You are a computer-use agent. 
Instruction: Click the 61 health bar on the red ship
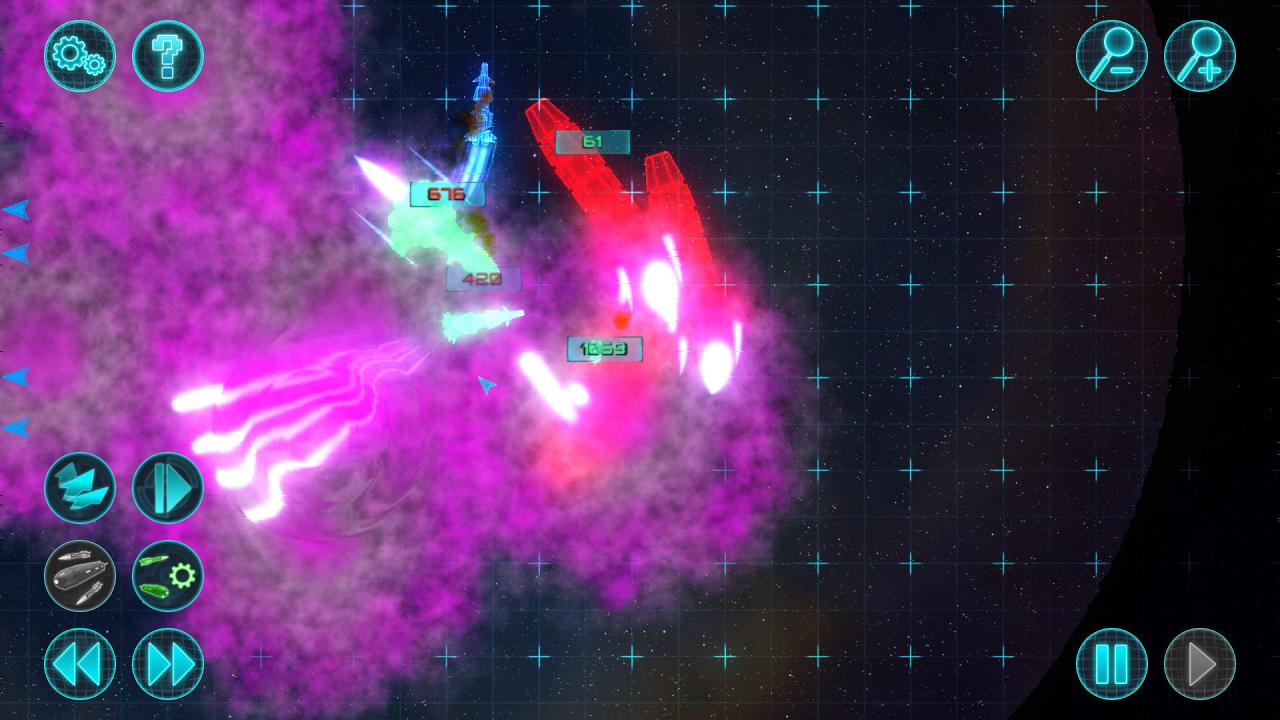point(592,141)
